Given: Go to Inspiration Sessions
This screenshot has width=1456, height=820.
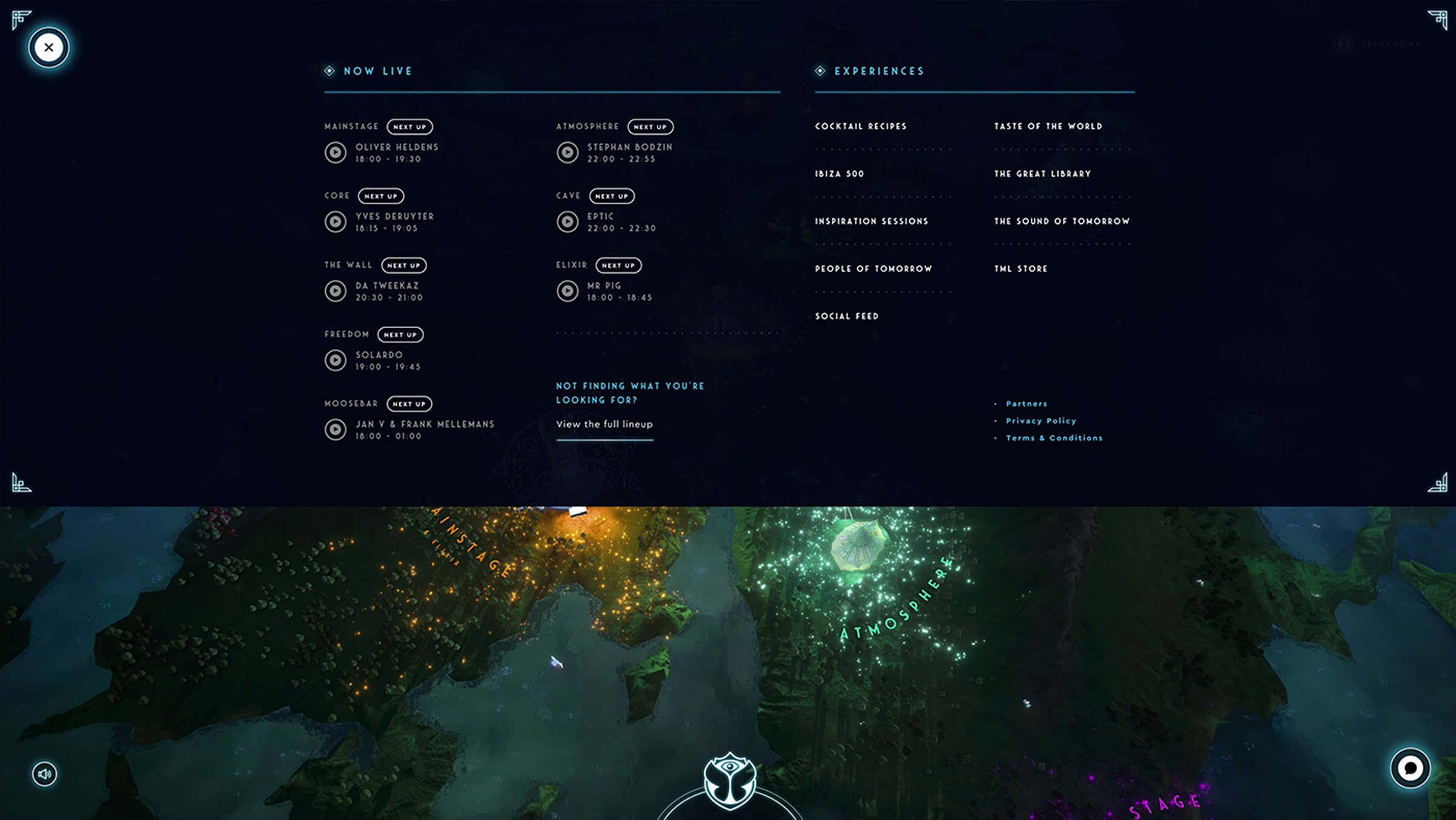Looking at the screenshot, I should [x=871, y=221].
